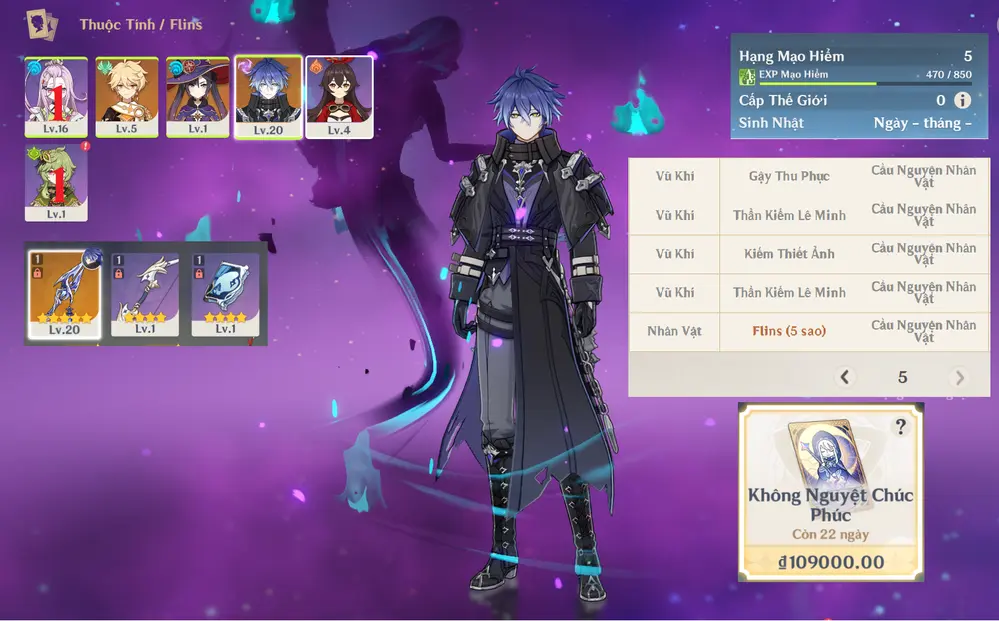Open the character attributes card icon

tap(42, 24)
